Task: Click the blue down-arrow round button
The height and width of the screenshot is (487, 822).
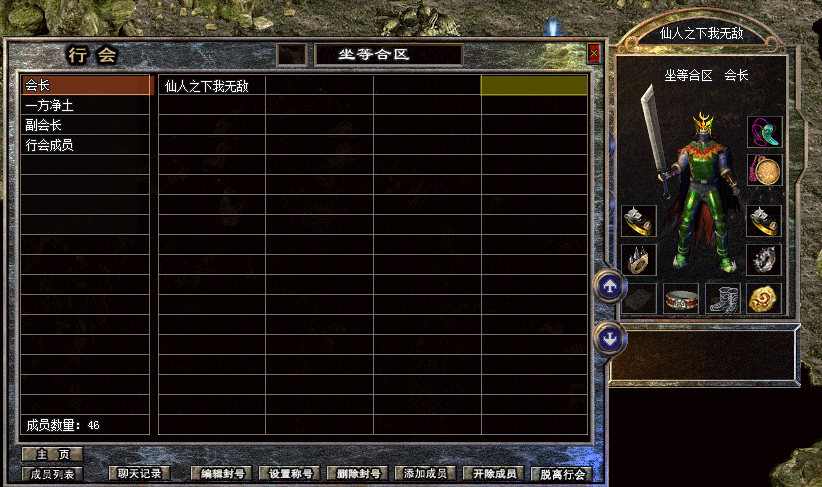Action: [610, 339]
